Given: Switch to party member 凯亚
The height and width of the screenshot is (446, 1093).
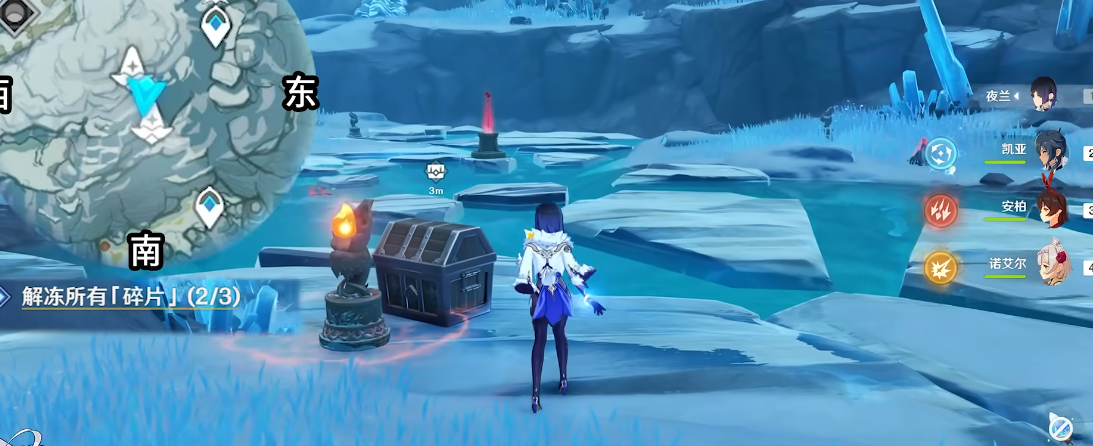Looking at the screenshot, I should [x=1049, y=150].
